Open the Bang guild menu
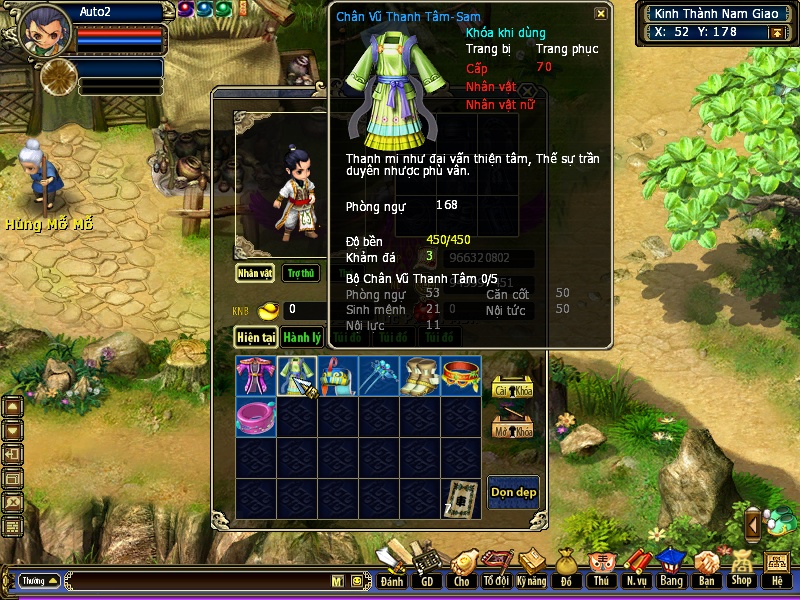 pos(671,572)
